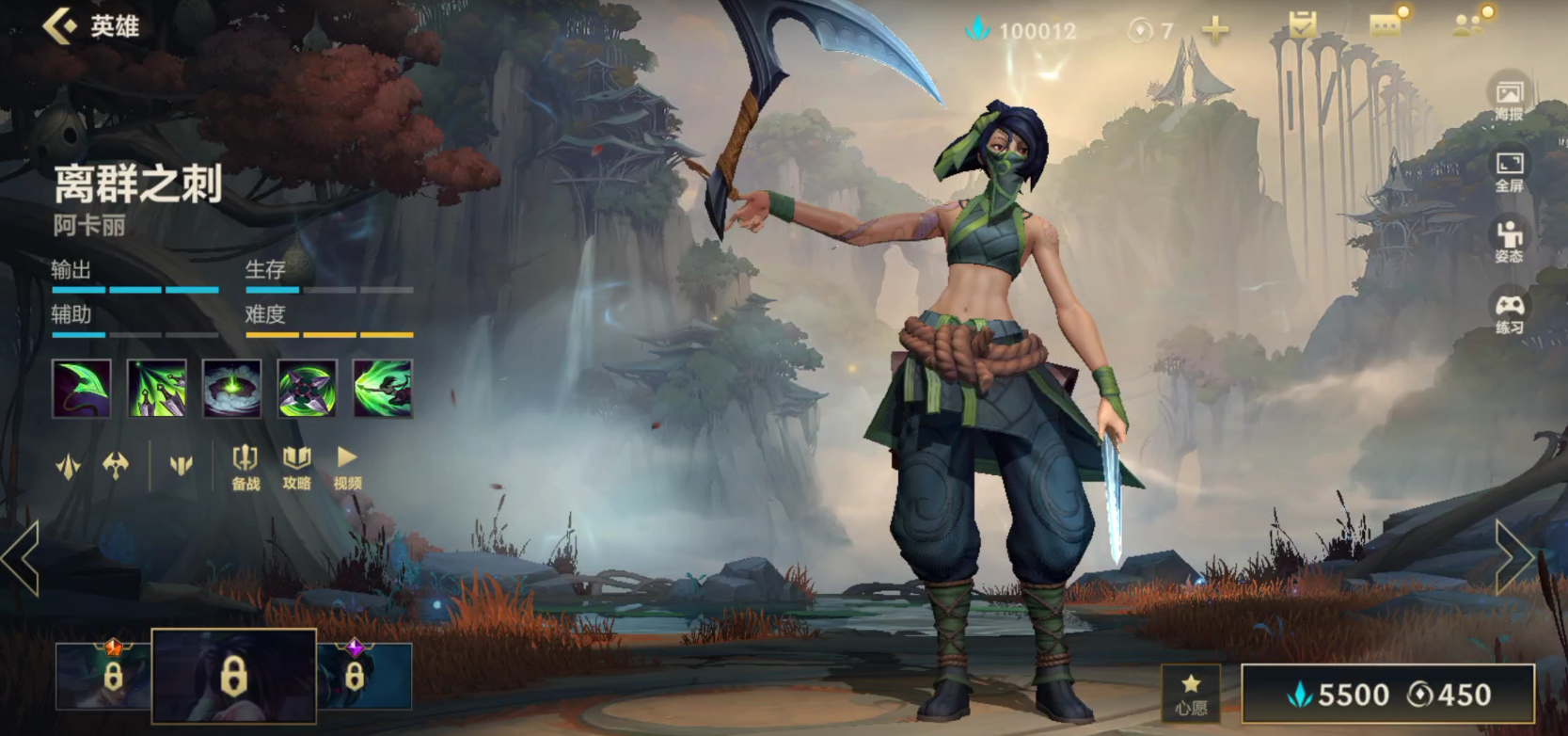The width and height of the screenshot is (1568, 736).
Task: Add hero to 心愿 wish list
Action: pyautogui.click(x=1191, y=695)
